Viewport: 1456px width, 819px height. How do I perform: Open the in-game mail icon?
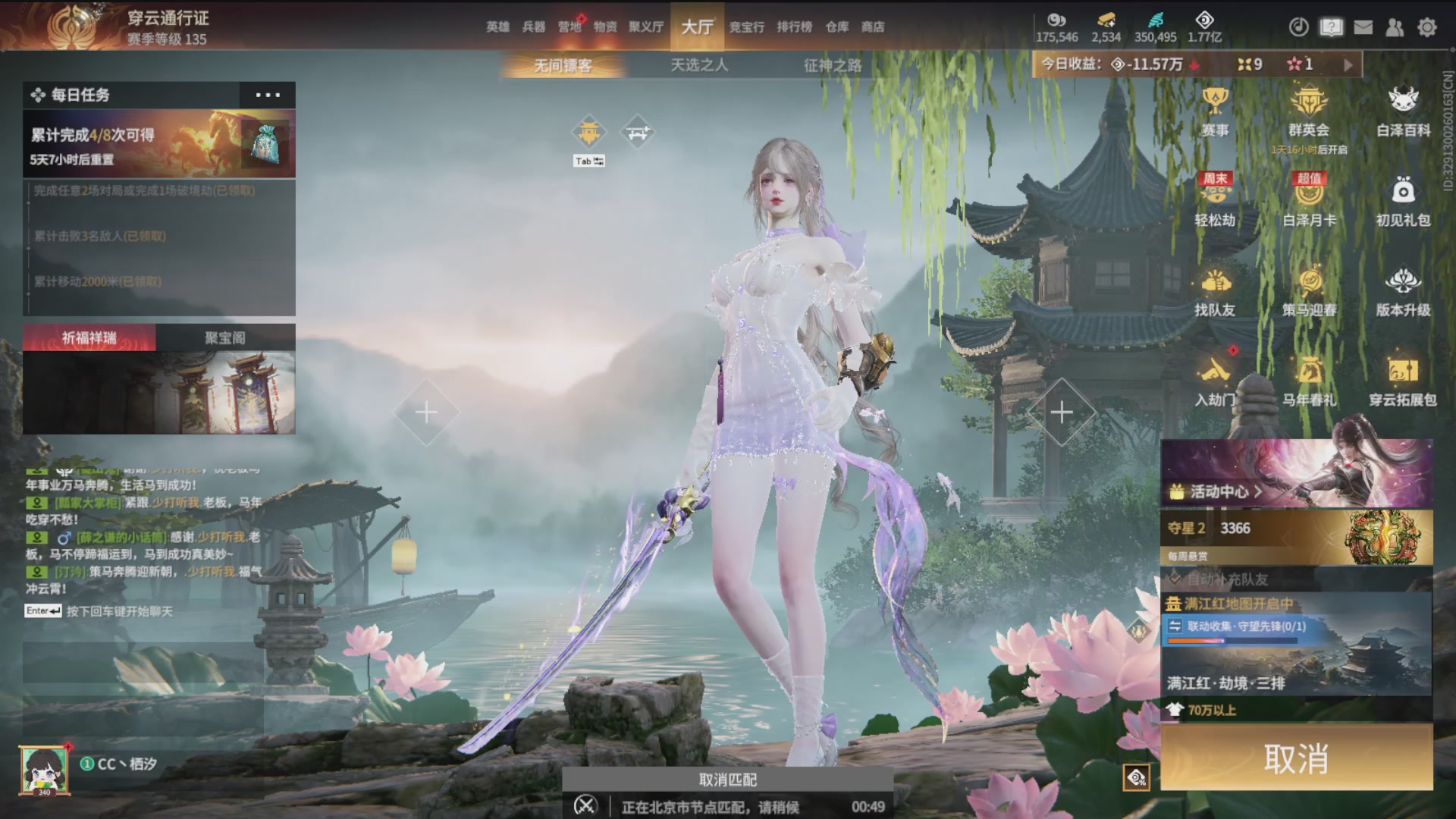click(x=1363, y=27)
